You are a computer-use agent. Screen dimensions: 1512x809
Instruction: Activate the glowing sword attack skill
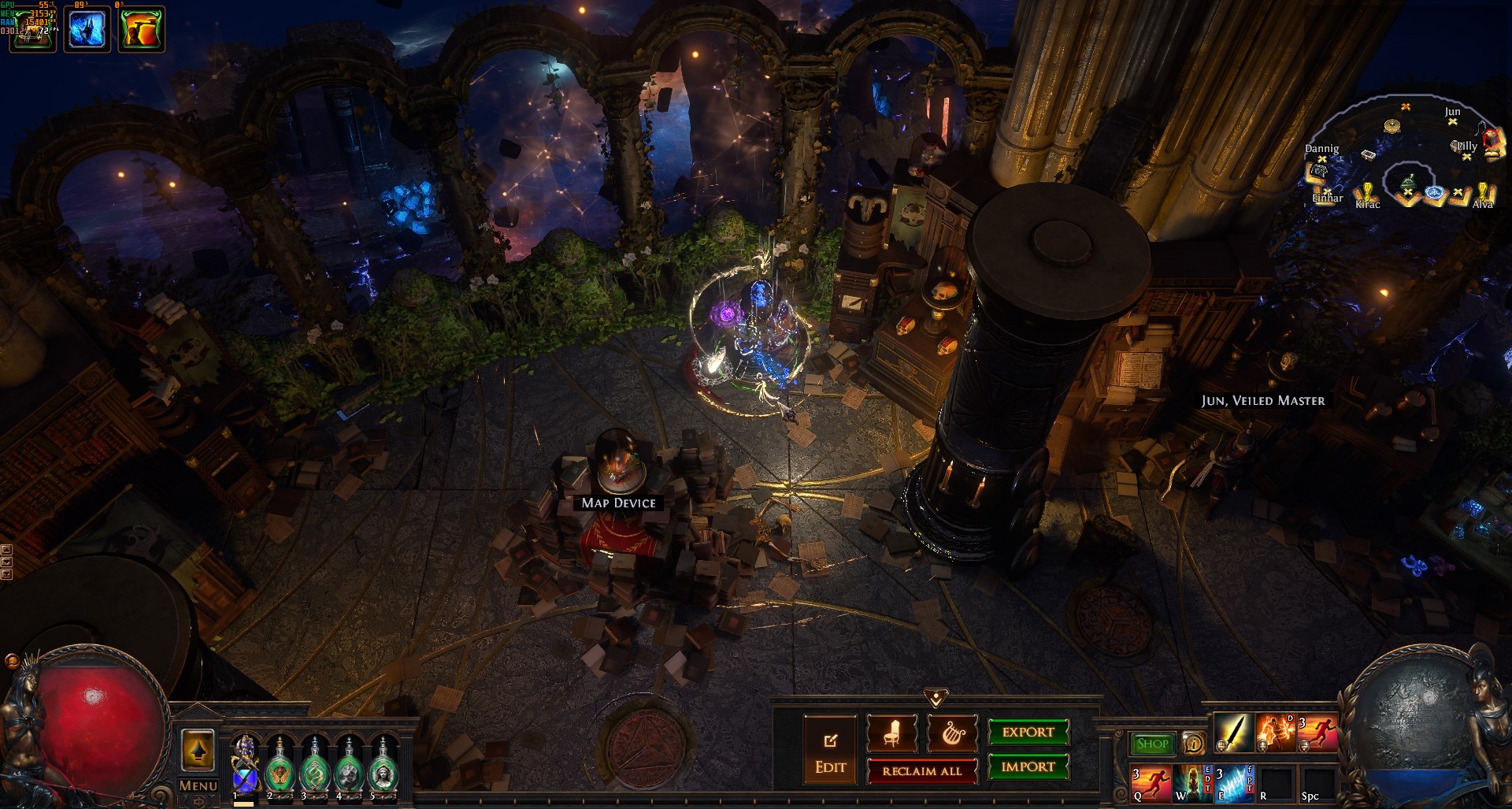1233,733
